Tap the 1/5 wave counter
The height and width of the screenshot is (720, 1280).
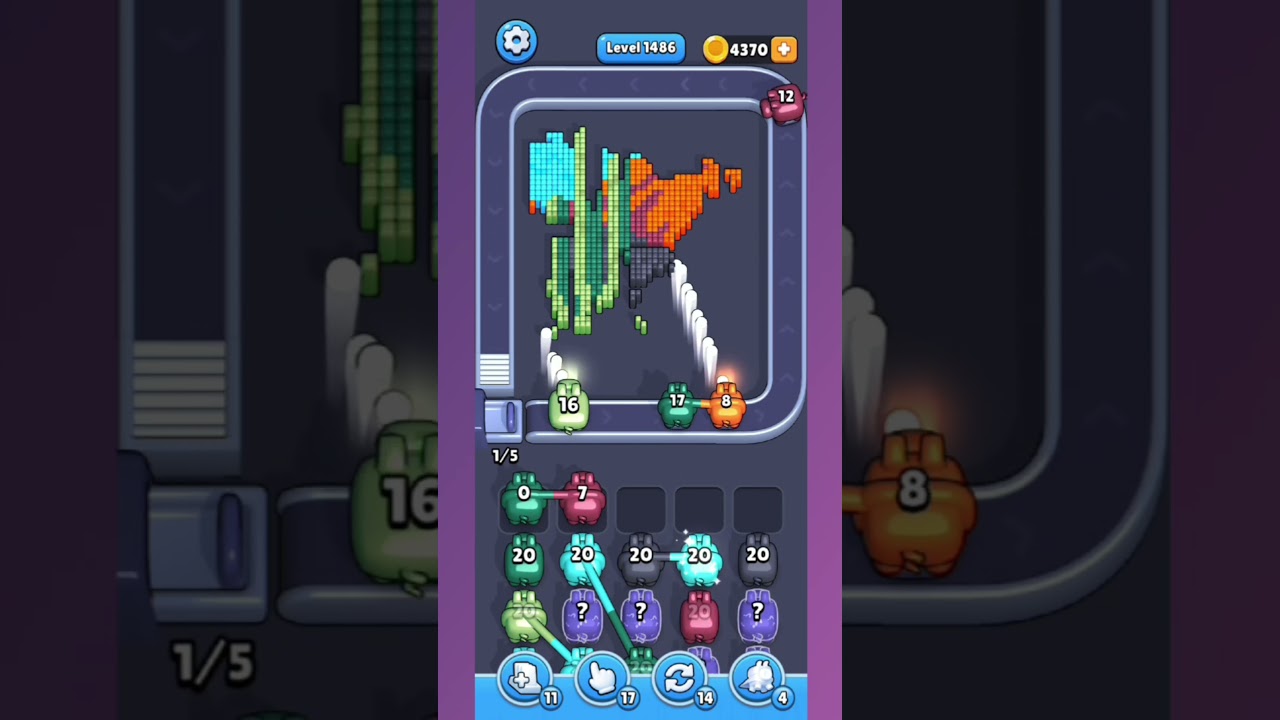pyautogui.click(x=505, y=455)
